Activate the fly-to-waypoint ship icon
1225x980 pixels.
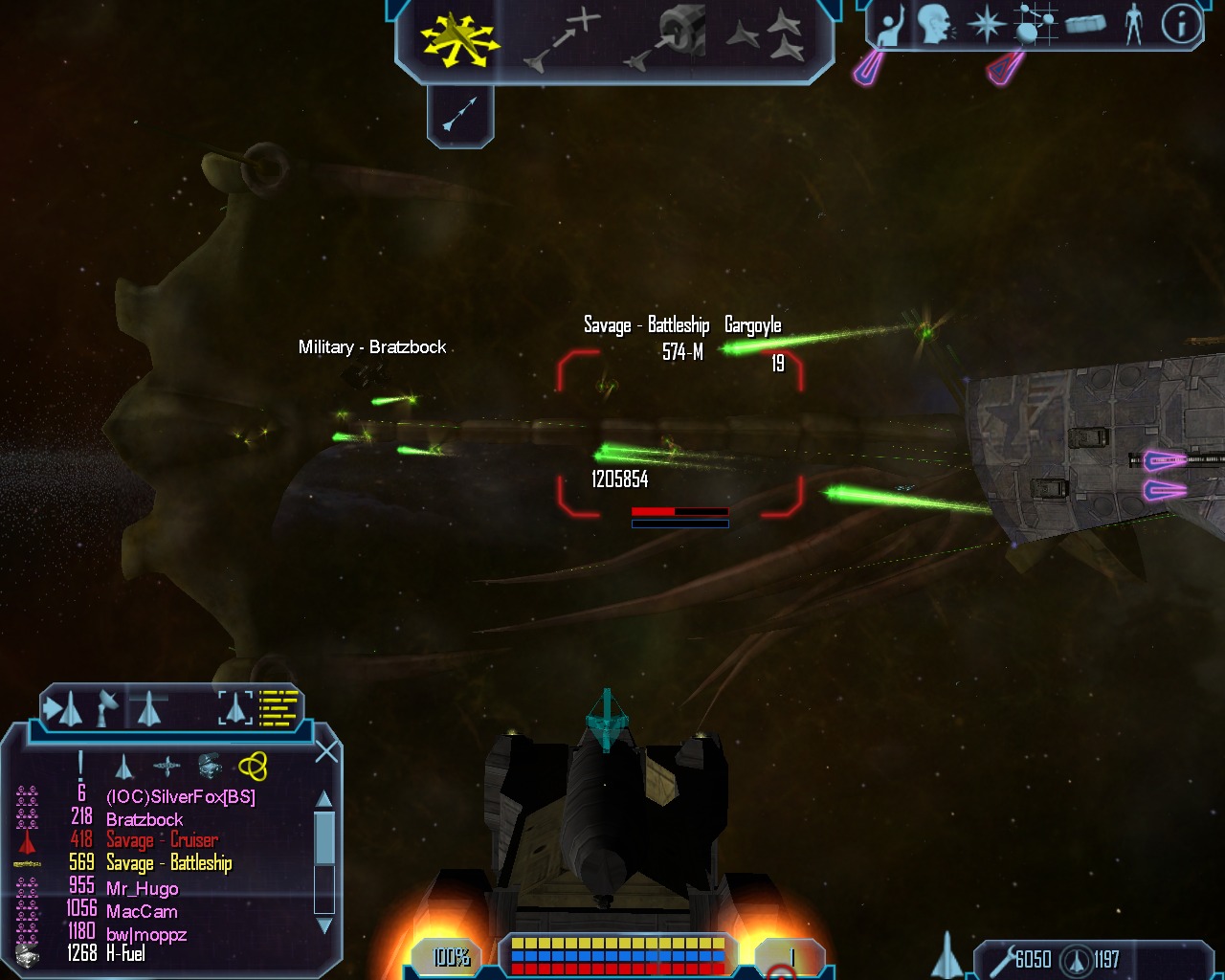click(562, 39)
